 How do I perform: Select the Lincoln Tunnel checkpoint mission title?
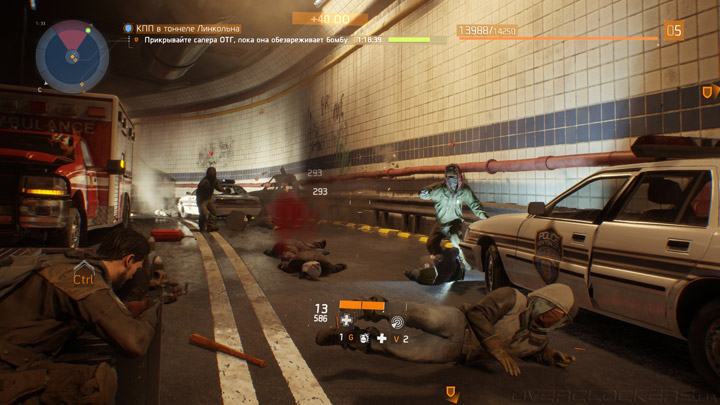click(188, 29)
